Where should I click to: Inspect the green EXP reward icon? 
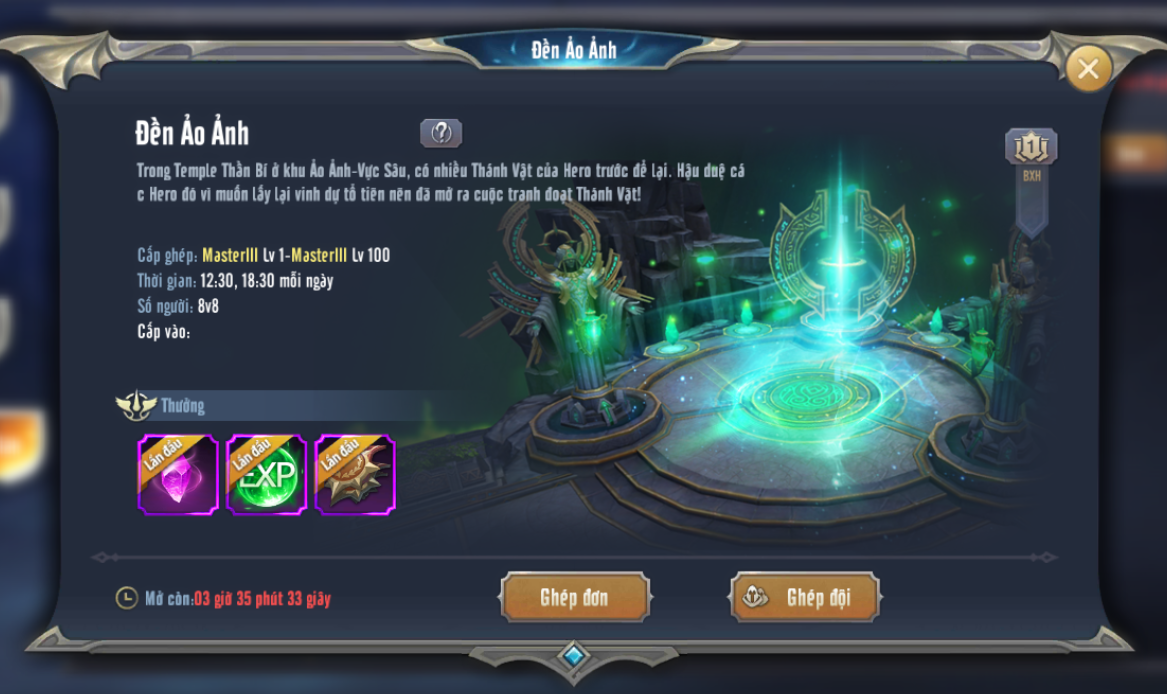pyautogui.click(x=266, y=475)
